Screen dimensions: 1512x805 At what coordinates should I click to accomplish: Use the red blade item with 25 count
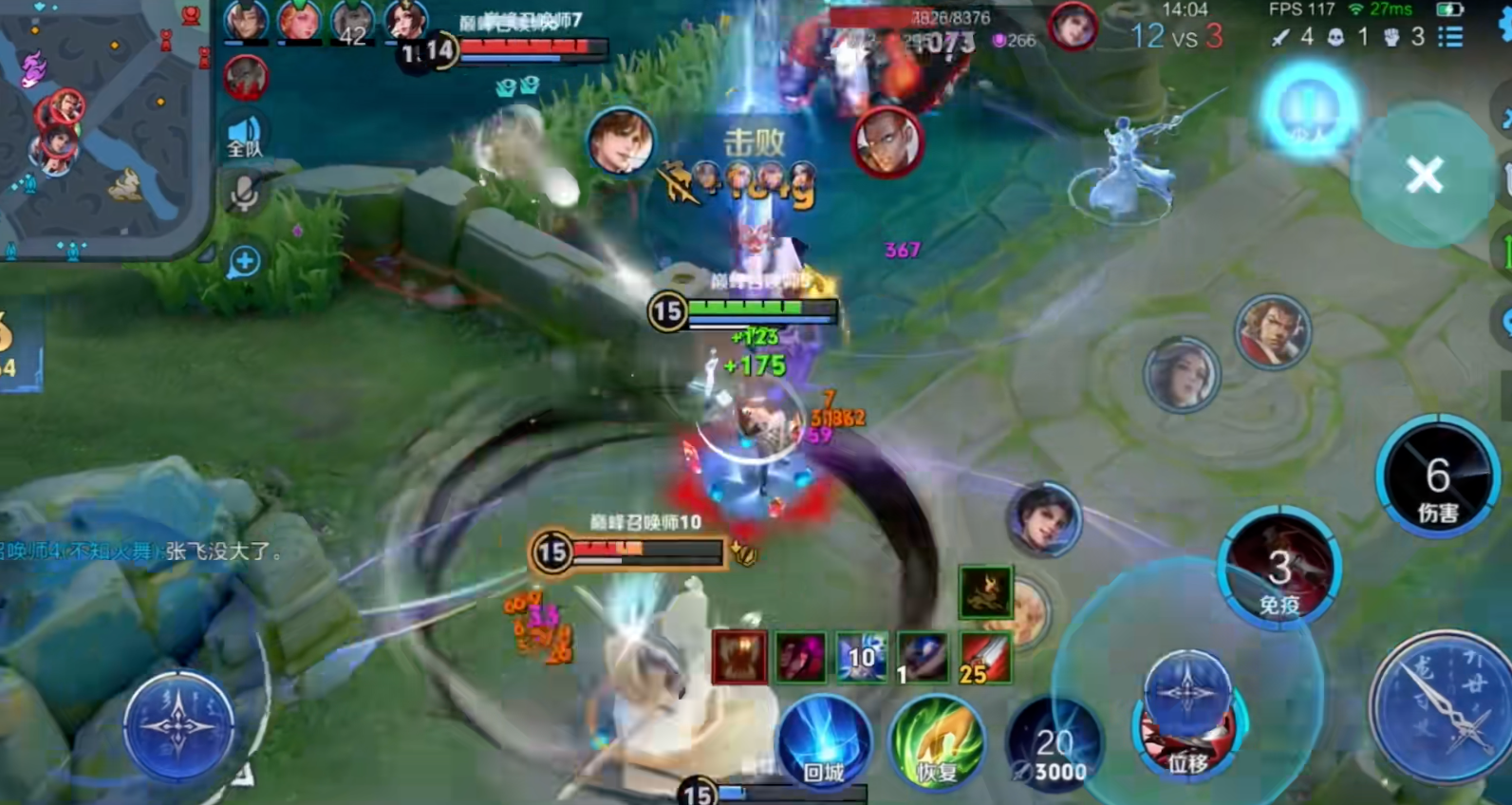tap(983, 657)
